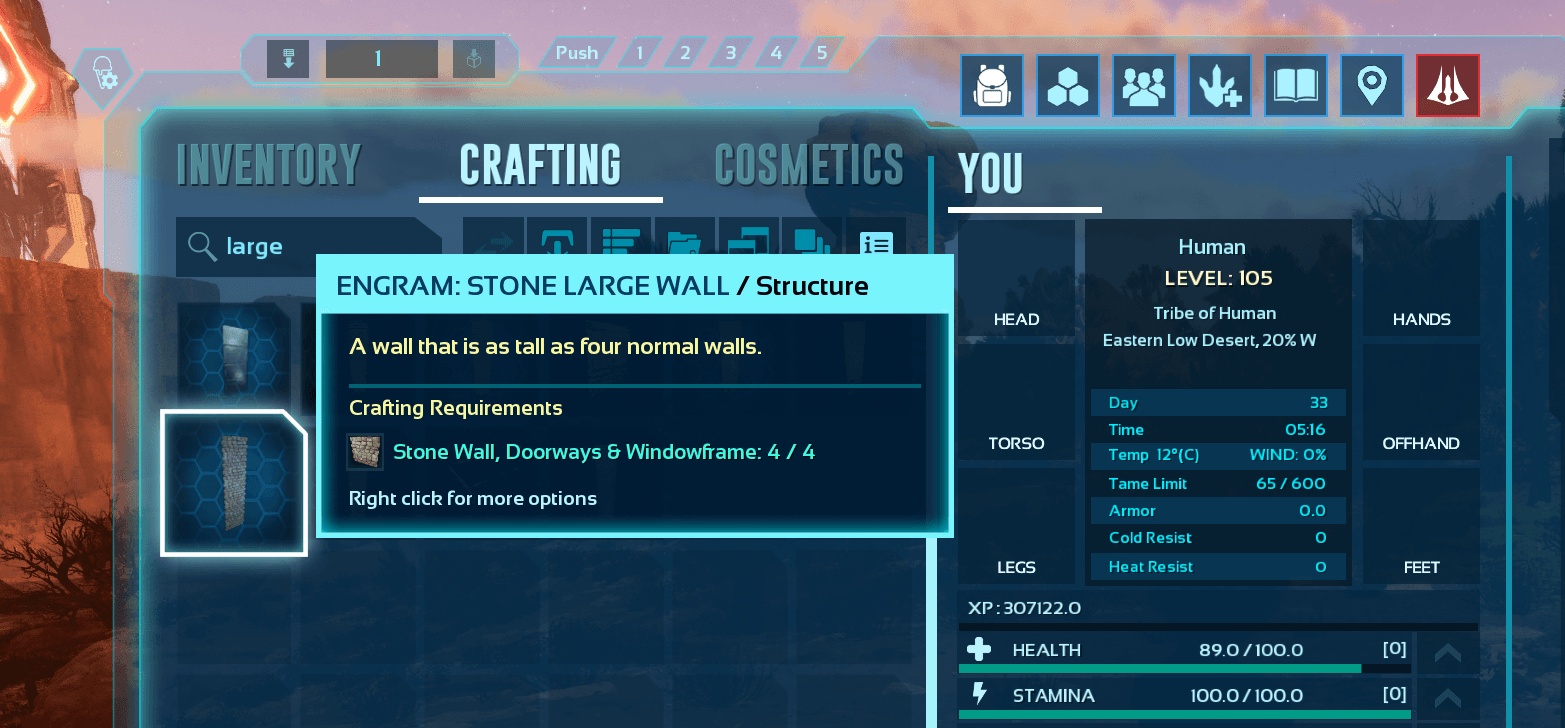The image size is (1565, 728).
Task: Select the Crafting tab
Action: click(540, 165)
